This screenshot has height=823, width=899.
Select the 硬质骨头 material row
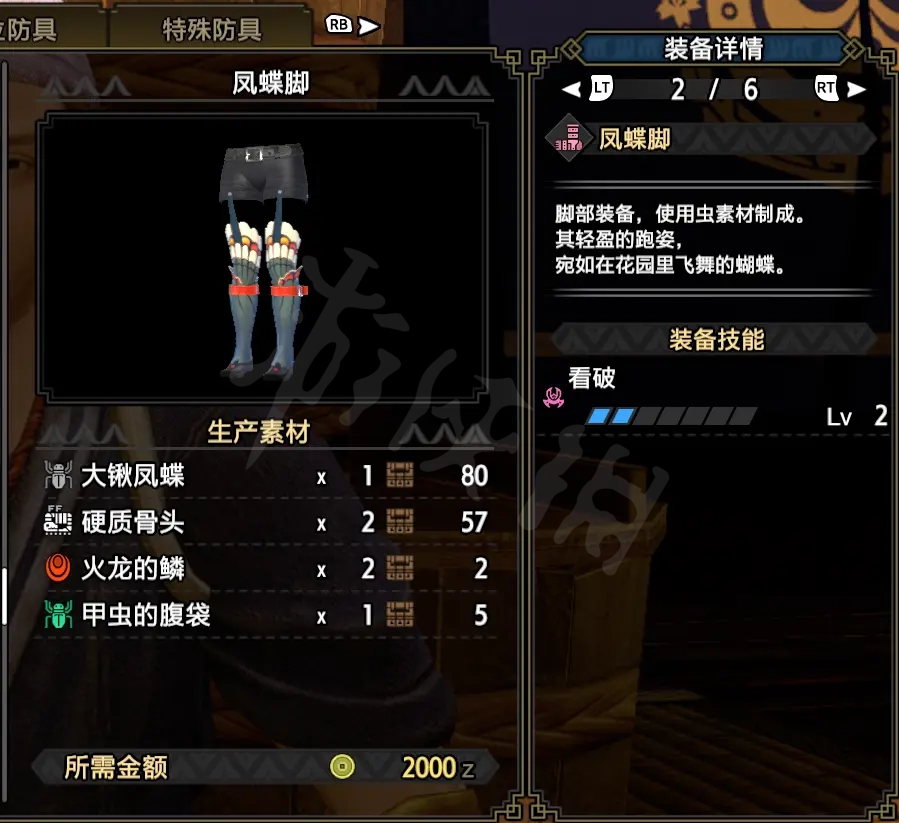[266, 522]
